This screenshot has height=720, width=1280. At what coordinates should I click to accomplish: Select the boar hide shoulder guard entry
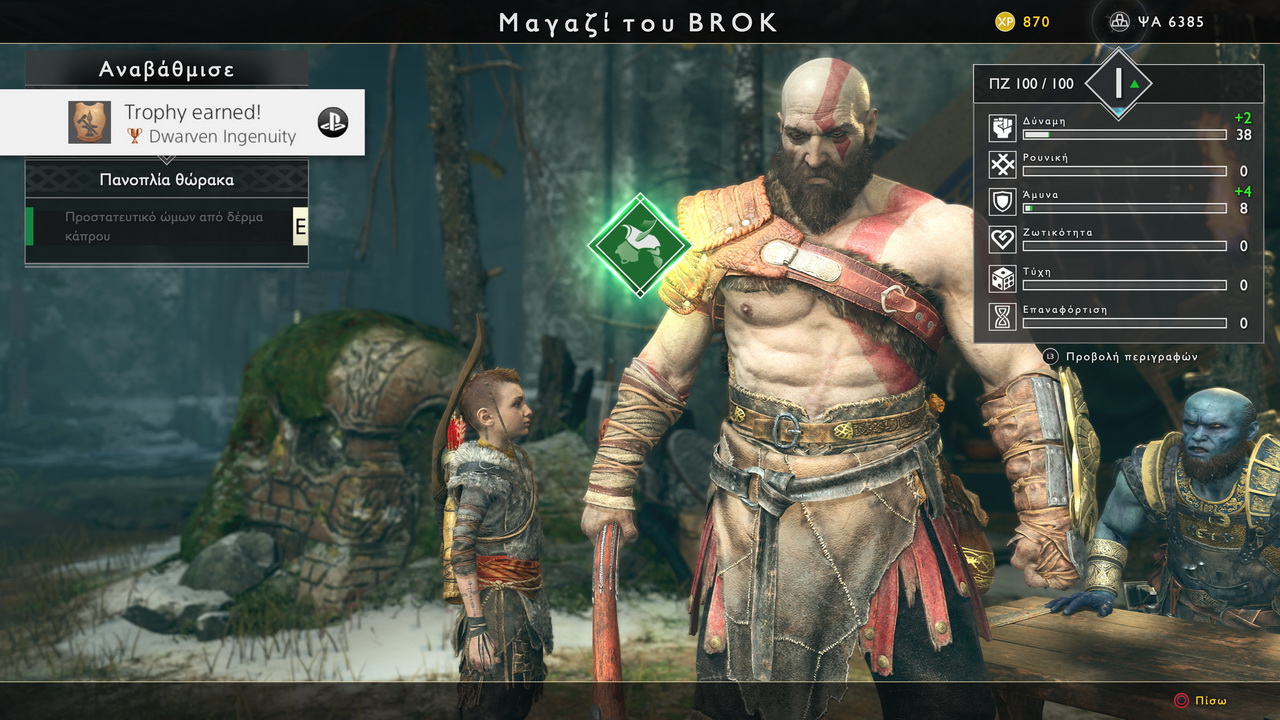click(x=166, y=227)
